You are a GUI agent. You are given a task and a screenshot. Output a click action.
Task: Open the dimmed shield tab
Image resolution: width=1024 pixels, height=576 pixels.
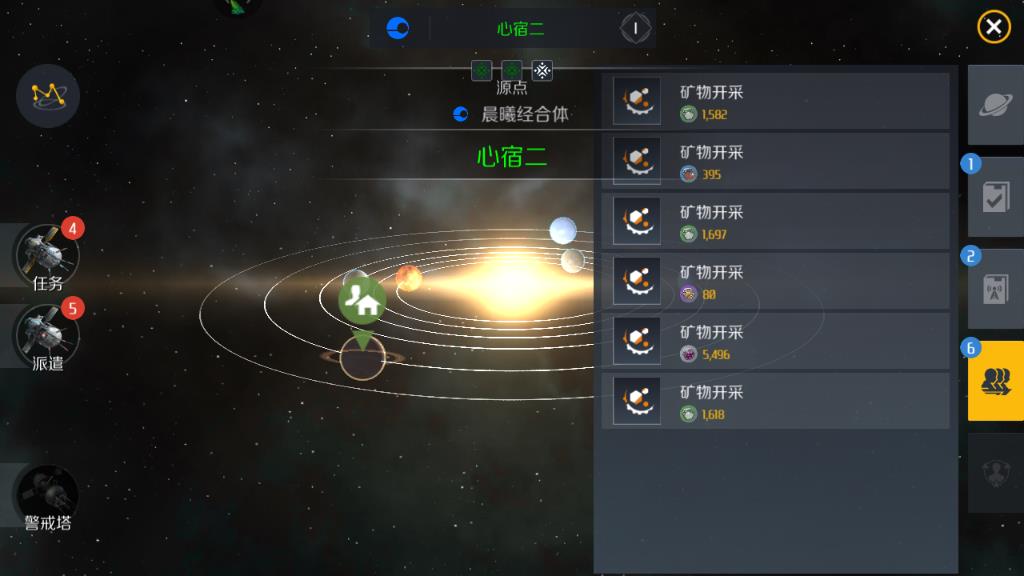tap(995, 472)
